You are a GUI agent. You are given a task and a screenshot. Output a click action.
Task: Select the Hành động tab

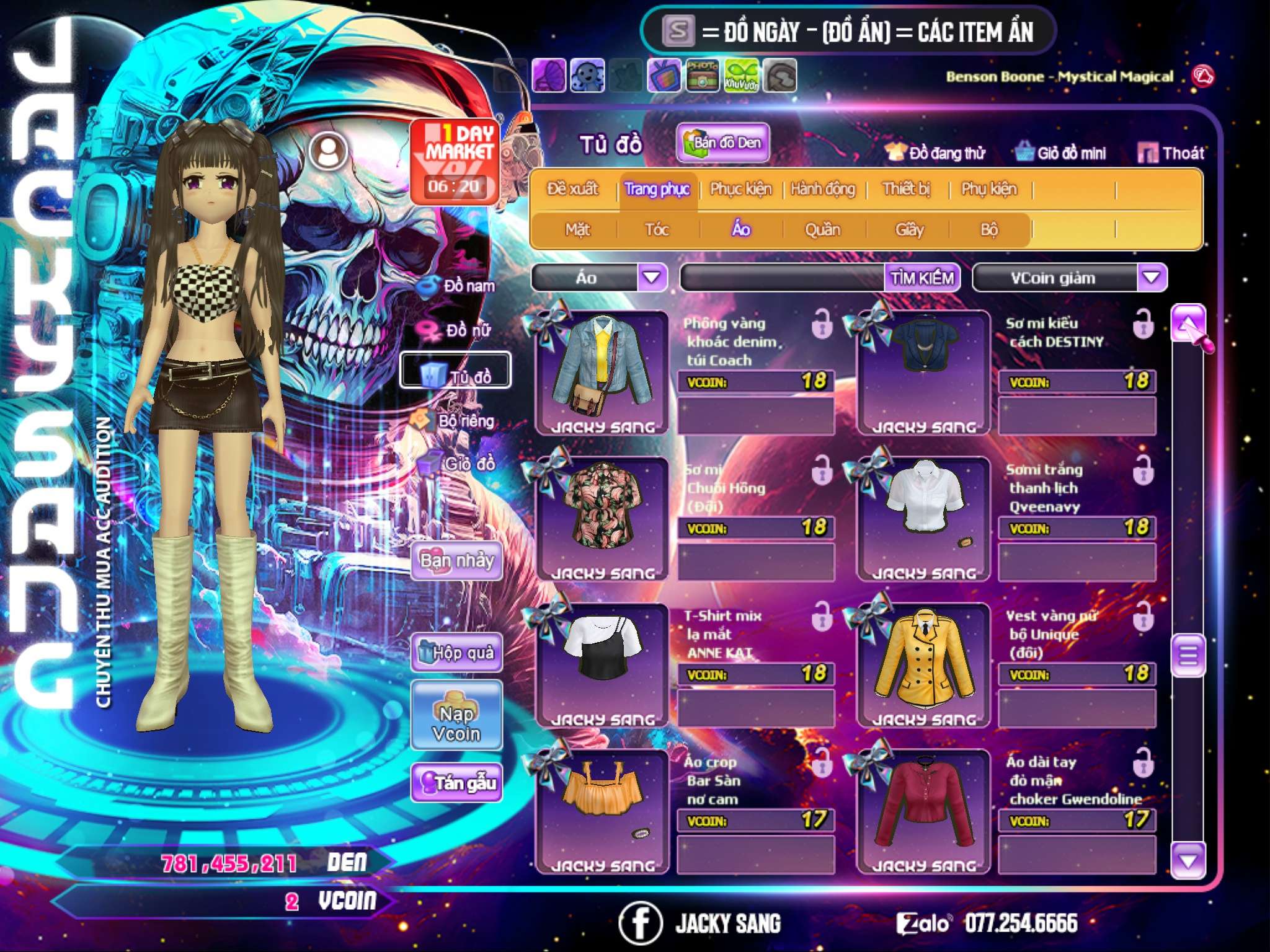(x=822, y=189)
